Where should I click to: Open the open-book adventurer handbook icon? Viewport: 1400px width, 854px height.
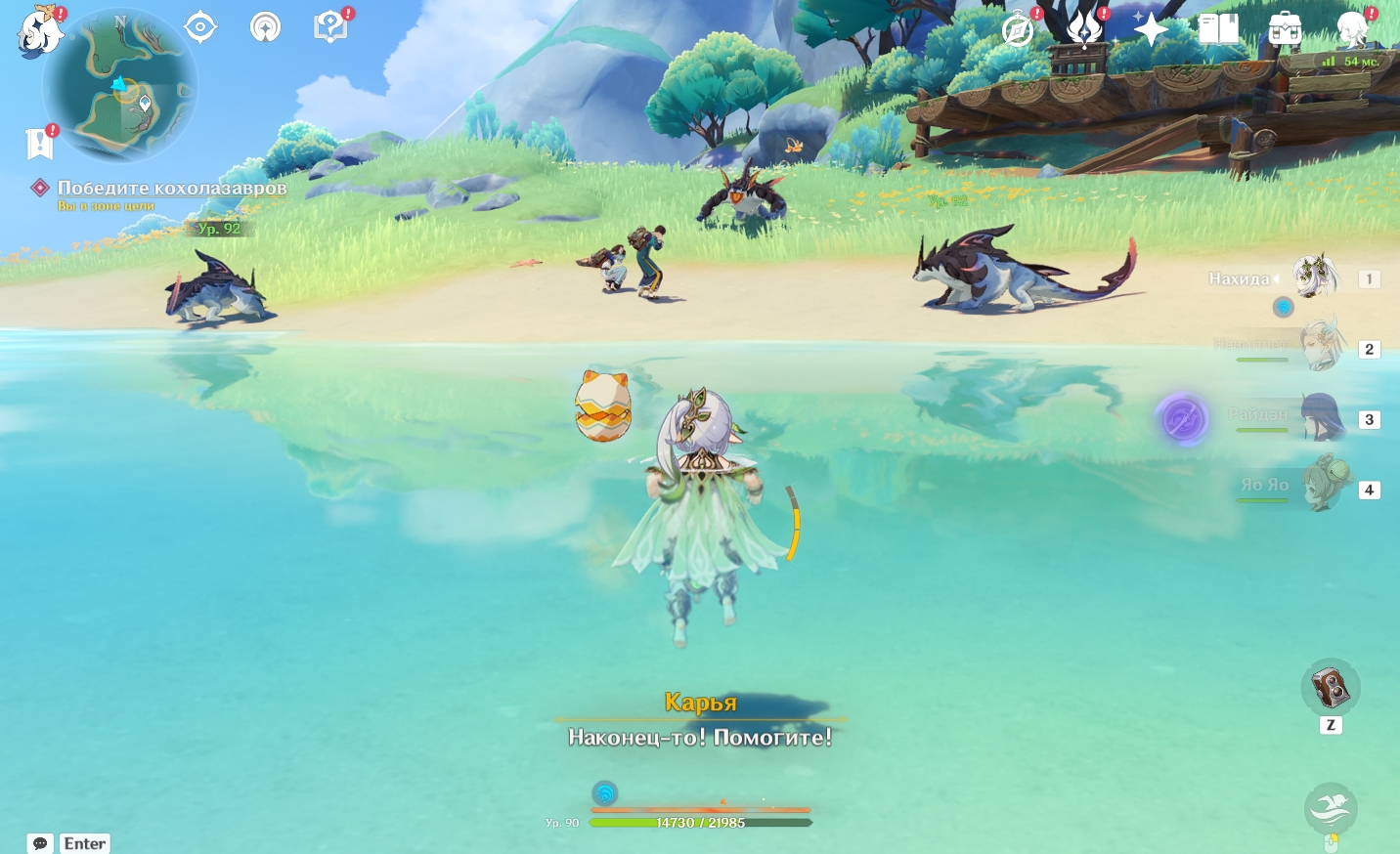[x=1218, y=29]
